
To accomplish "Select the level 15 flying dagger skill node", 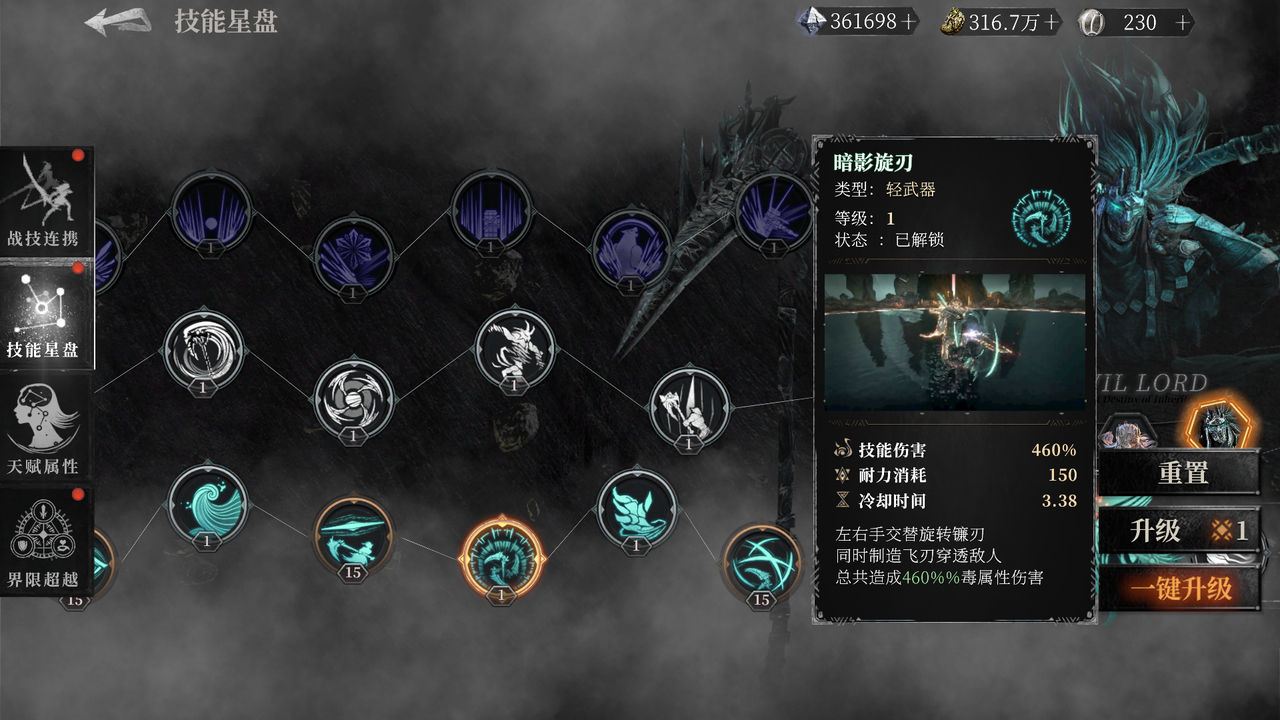I will click(351, 535).
